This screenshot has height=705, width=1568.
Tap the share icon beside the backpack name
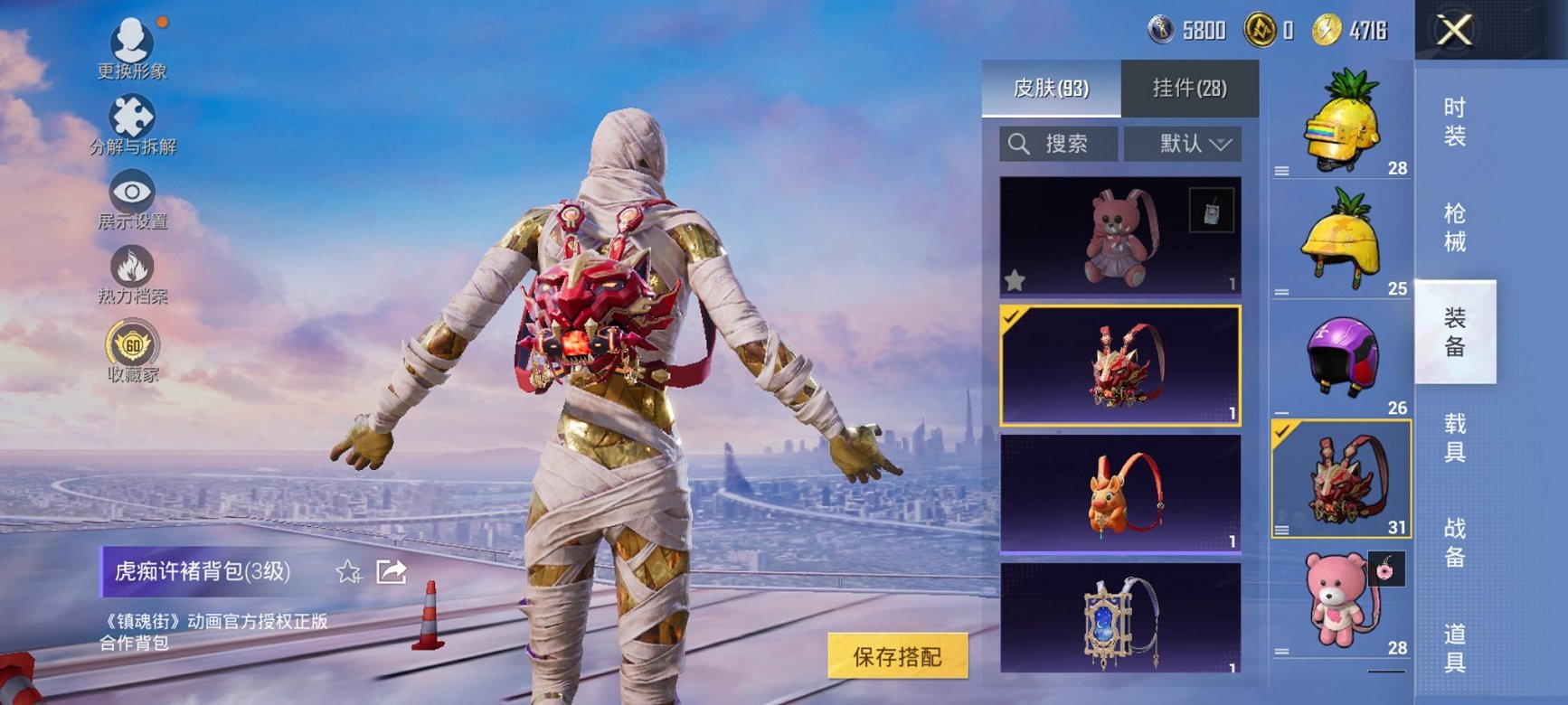coord(392,572)
